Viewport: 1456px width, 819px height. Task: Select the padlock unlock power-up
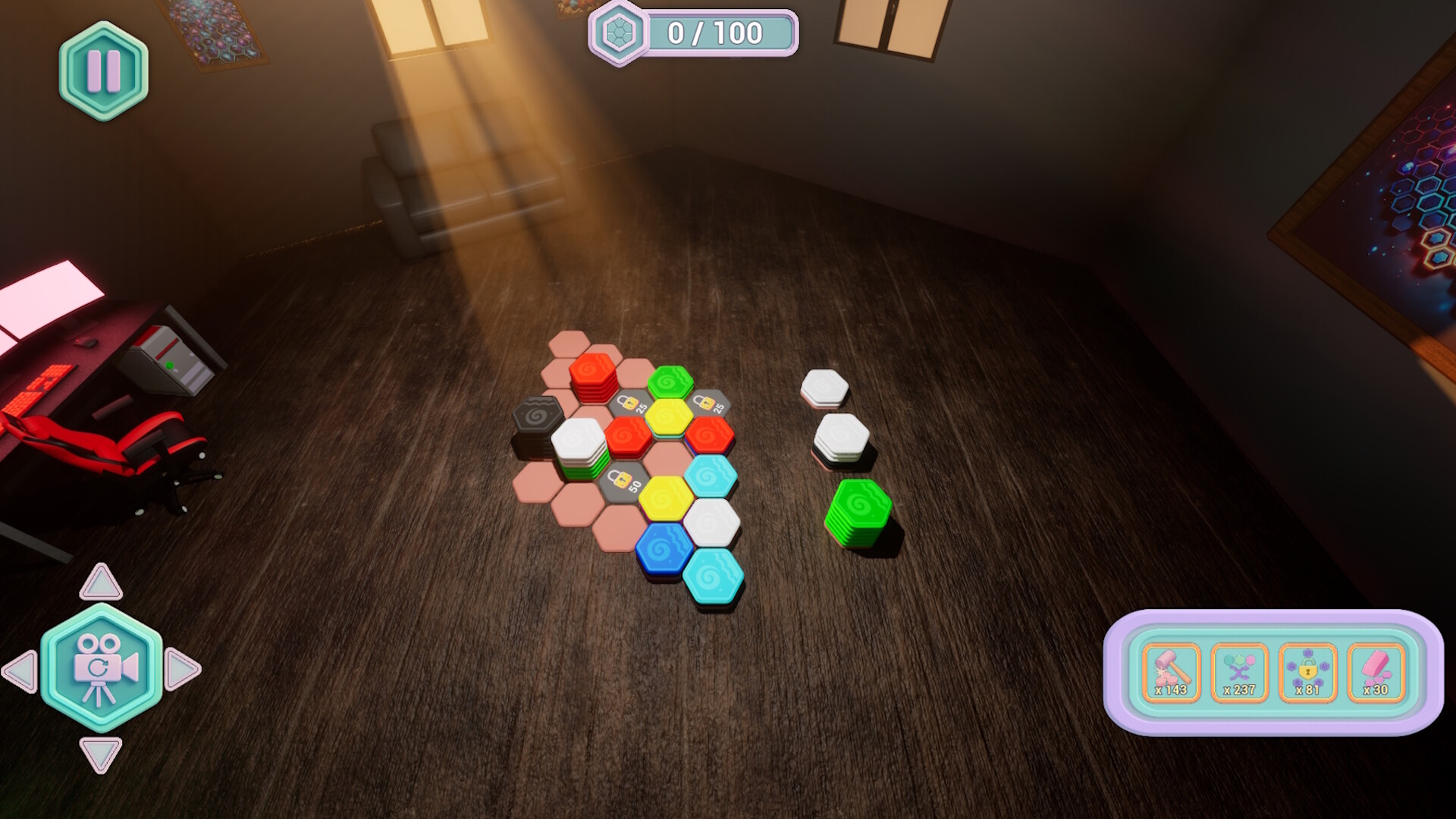tap(1308, 673)
